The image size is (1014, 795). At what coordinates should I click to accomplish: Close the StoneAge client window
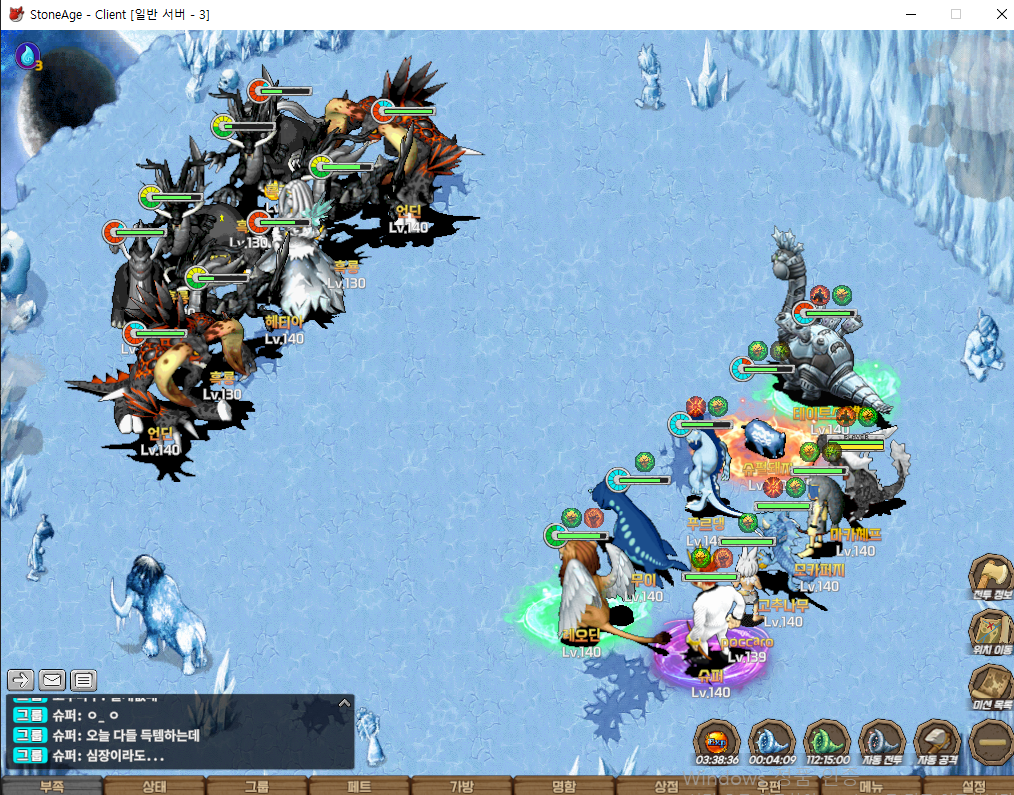[x=1001, y=14]
